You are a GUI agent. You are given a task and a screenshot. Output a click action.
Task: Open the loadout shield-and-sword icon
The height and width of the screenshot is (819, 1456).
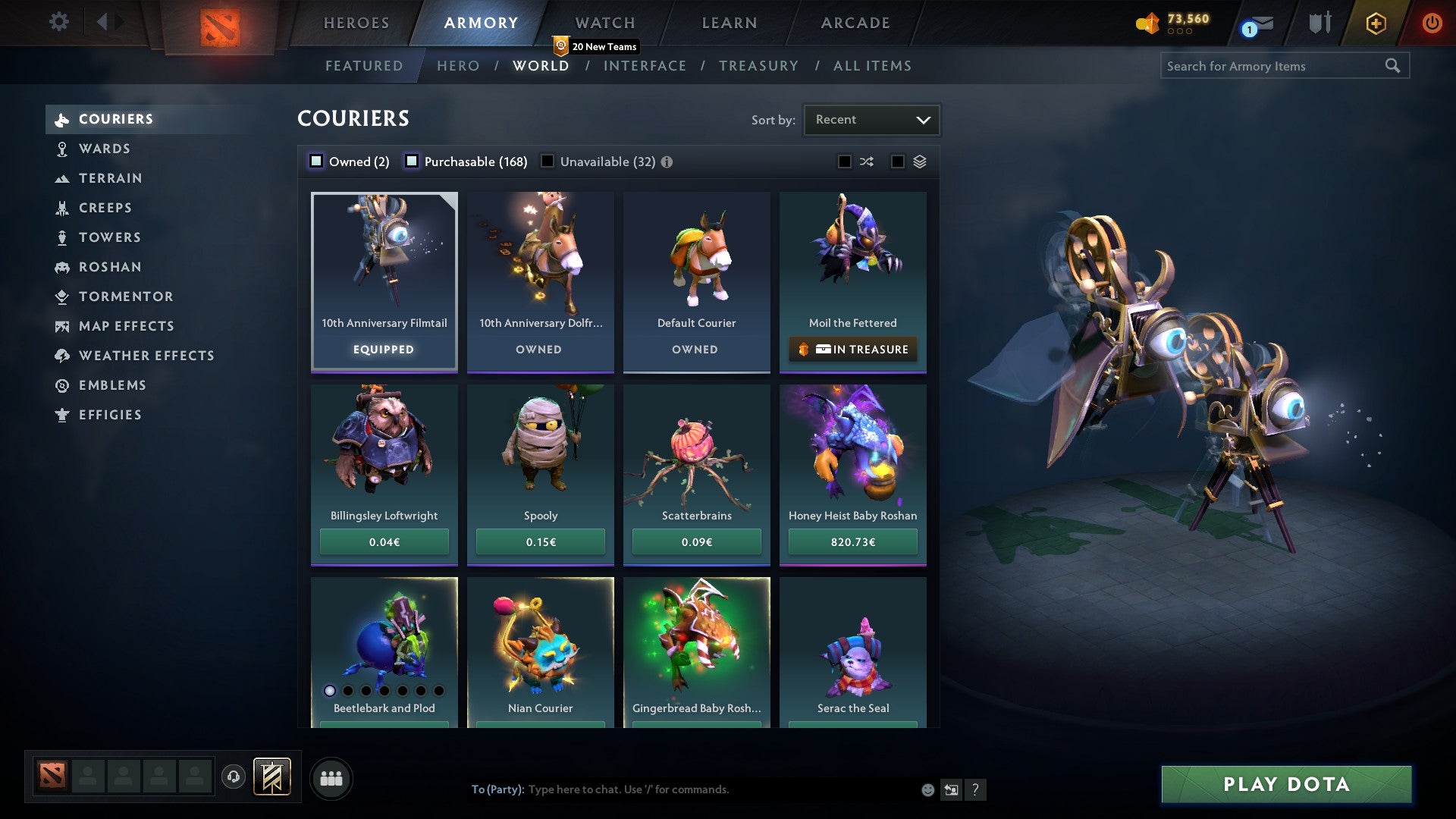pos(1320,23)
